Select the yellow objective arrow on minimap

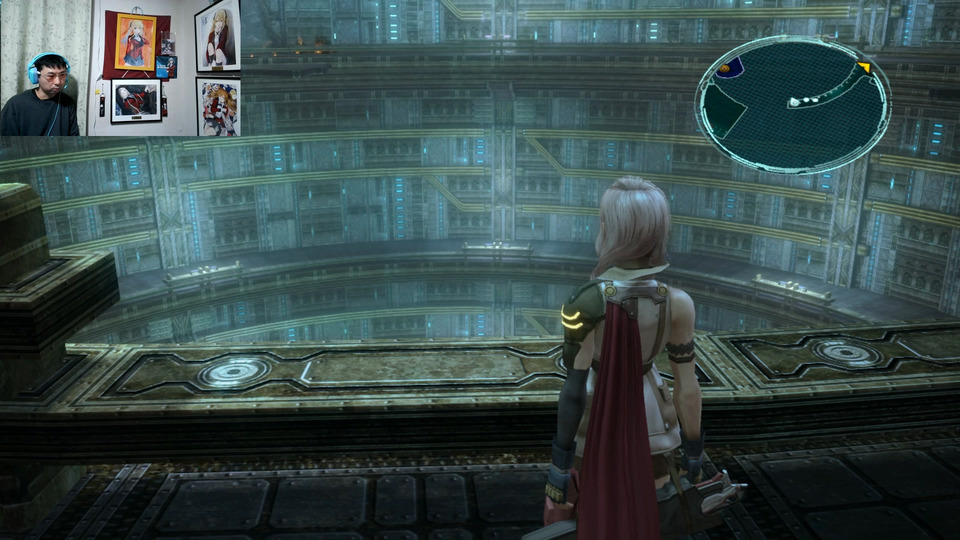864,68
